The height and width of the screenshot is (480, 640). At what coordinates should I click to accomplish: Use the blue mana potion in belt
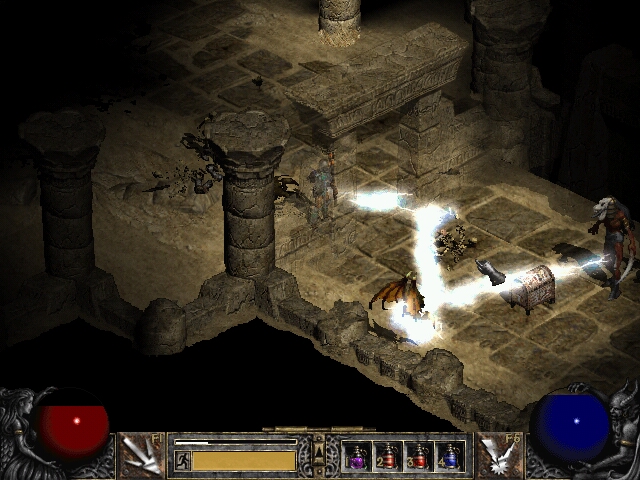(450, 457)
